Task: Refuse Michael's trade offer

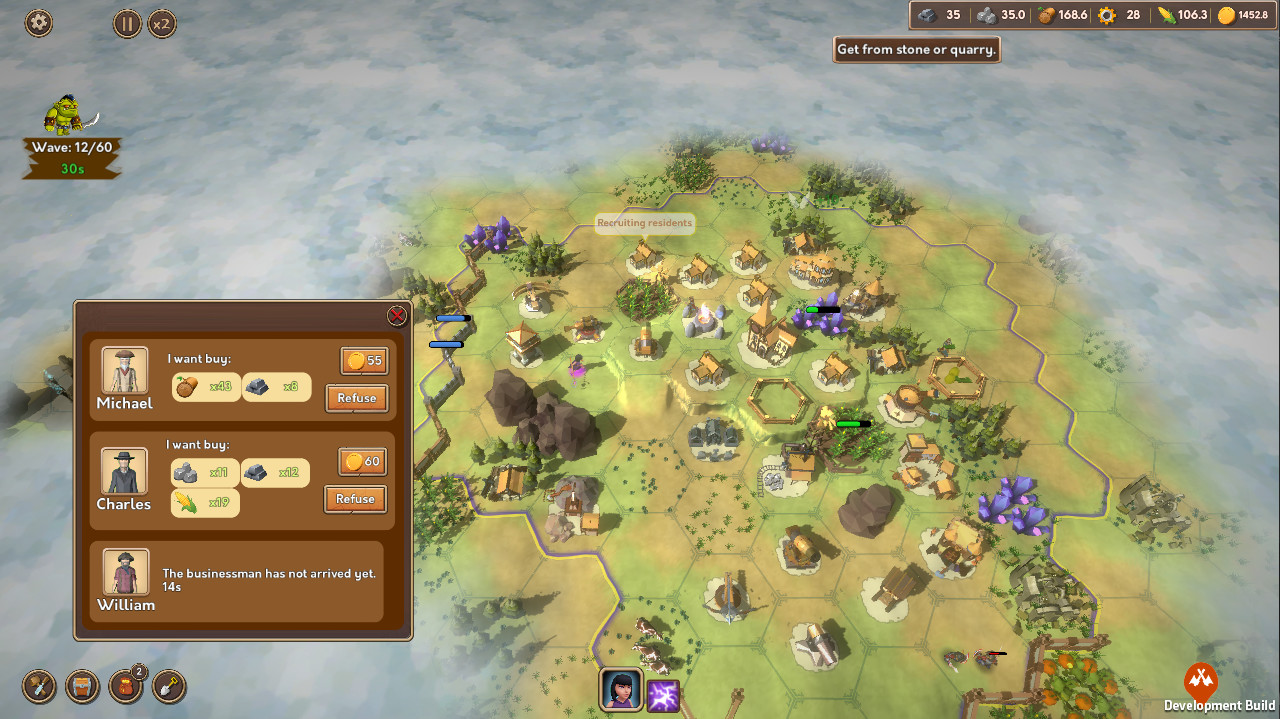Action: (x=357, y=398)
